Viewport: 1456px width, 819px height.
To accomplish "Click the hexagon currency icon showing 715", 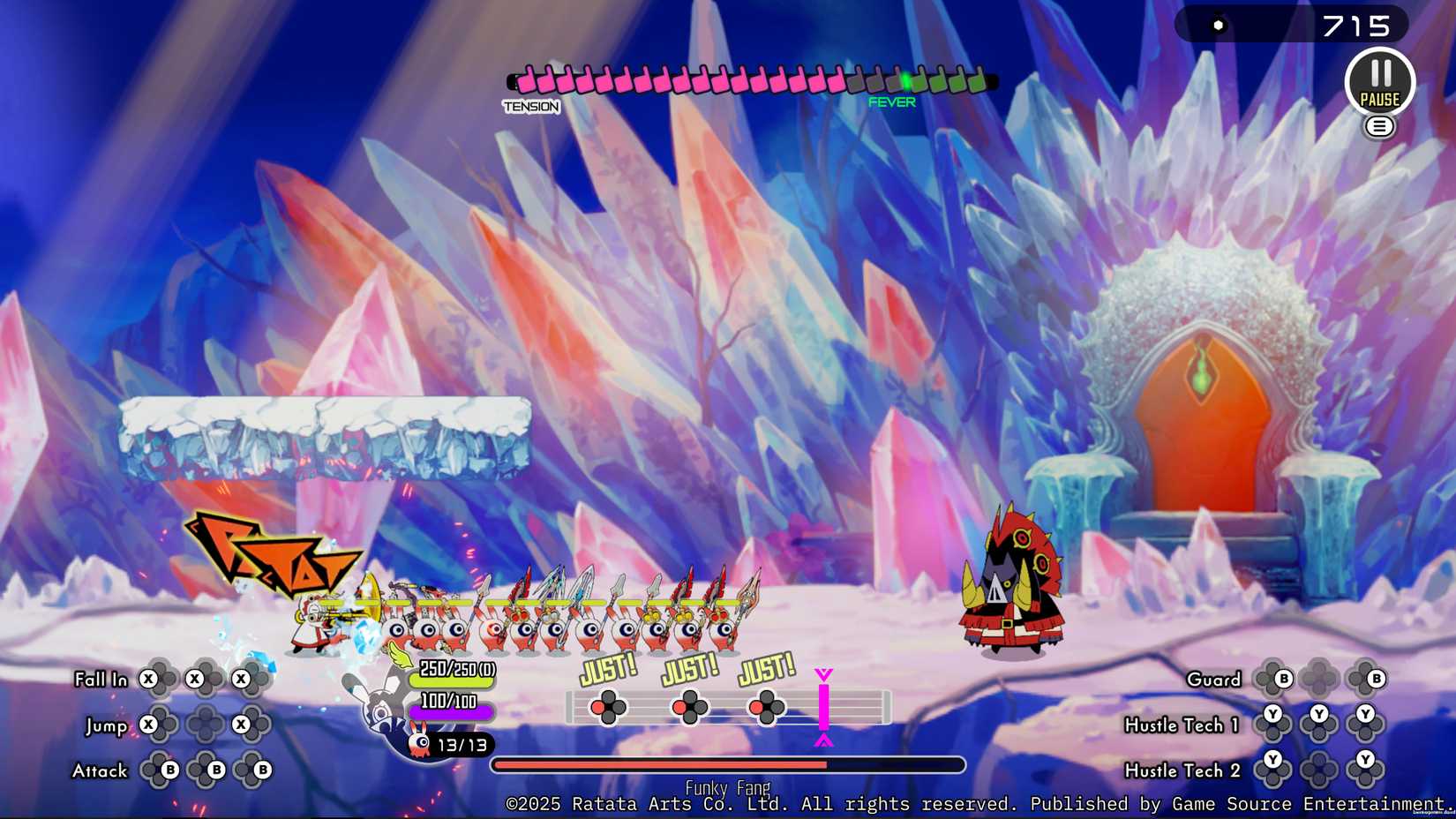I will tap(1220, 24).
